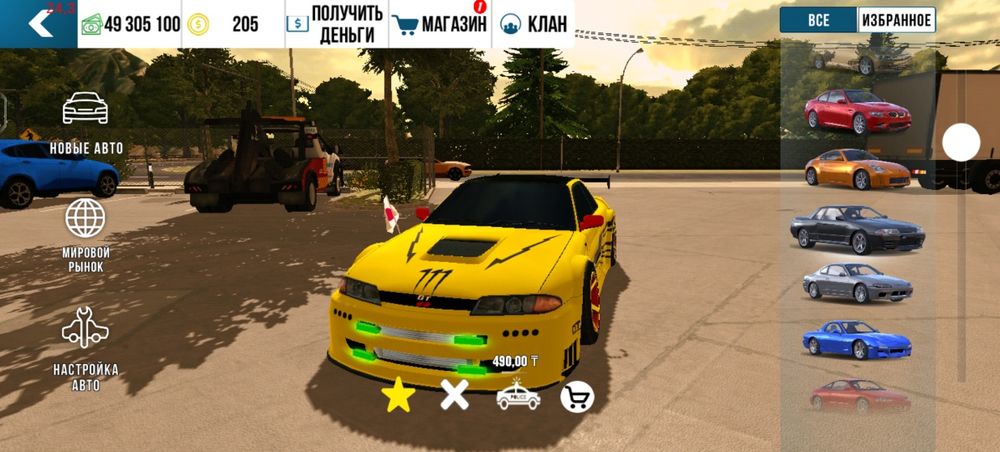This screenshot has width=1000, height=452.
Task: Open the МАГАЗИН shop
Action: [x=439, y=24]
